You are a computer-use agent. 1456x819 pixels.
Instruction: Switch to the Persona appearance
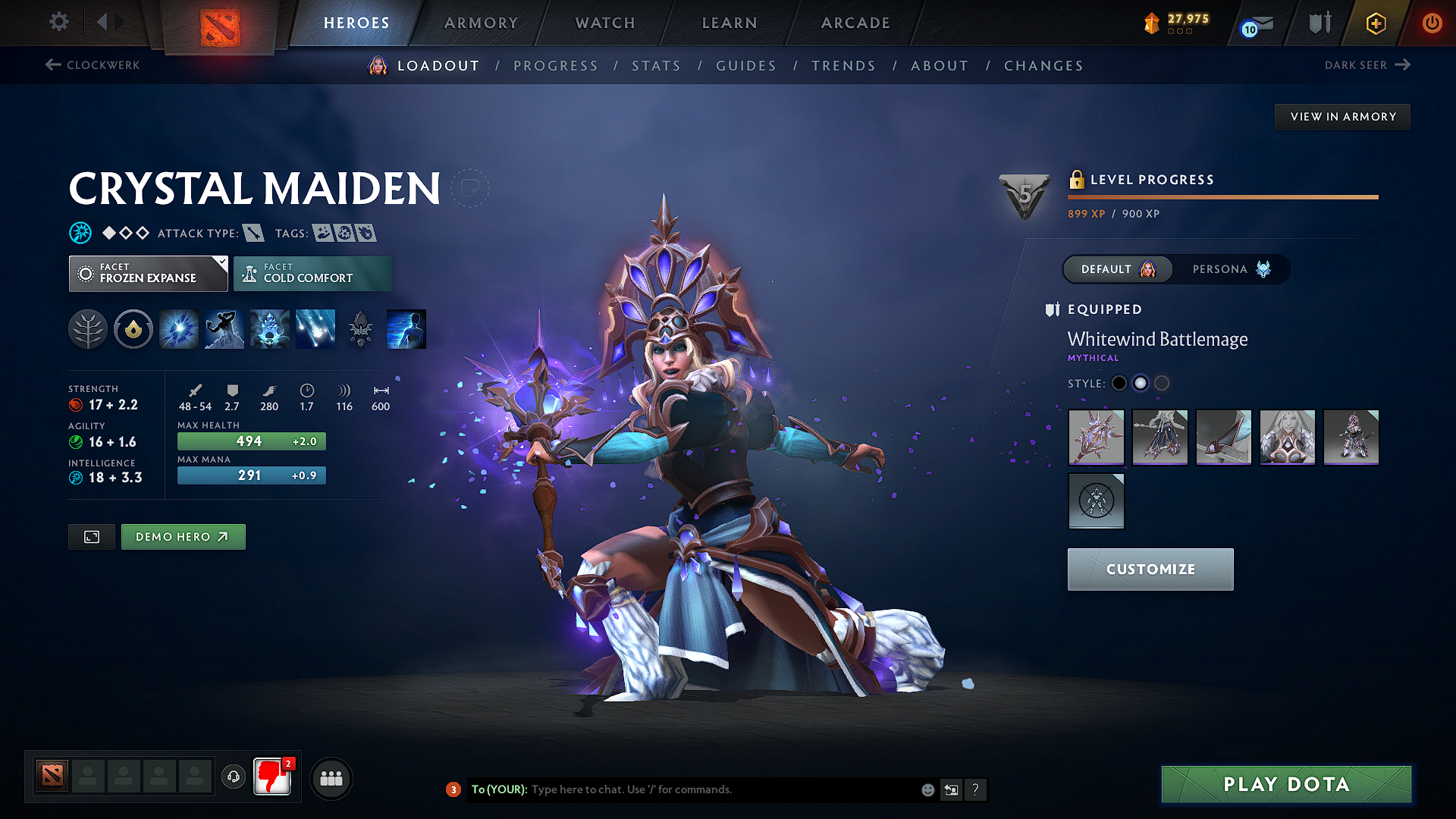pyautogui.click(x=1228, y=269)
